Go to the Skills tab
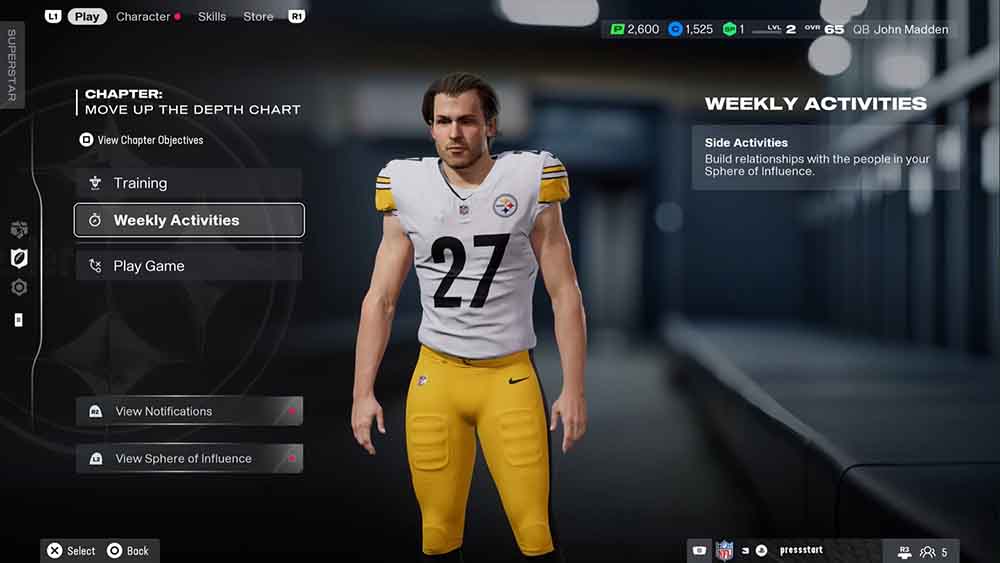The image size is (1000, 563). [212, 16]
